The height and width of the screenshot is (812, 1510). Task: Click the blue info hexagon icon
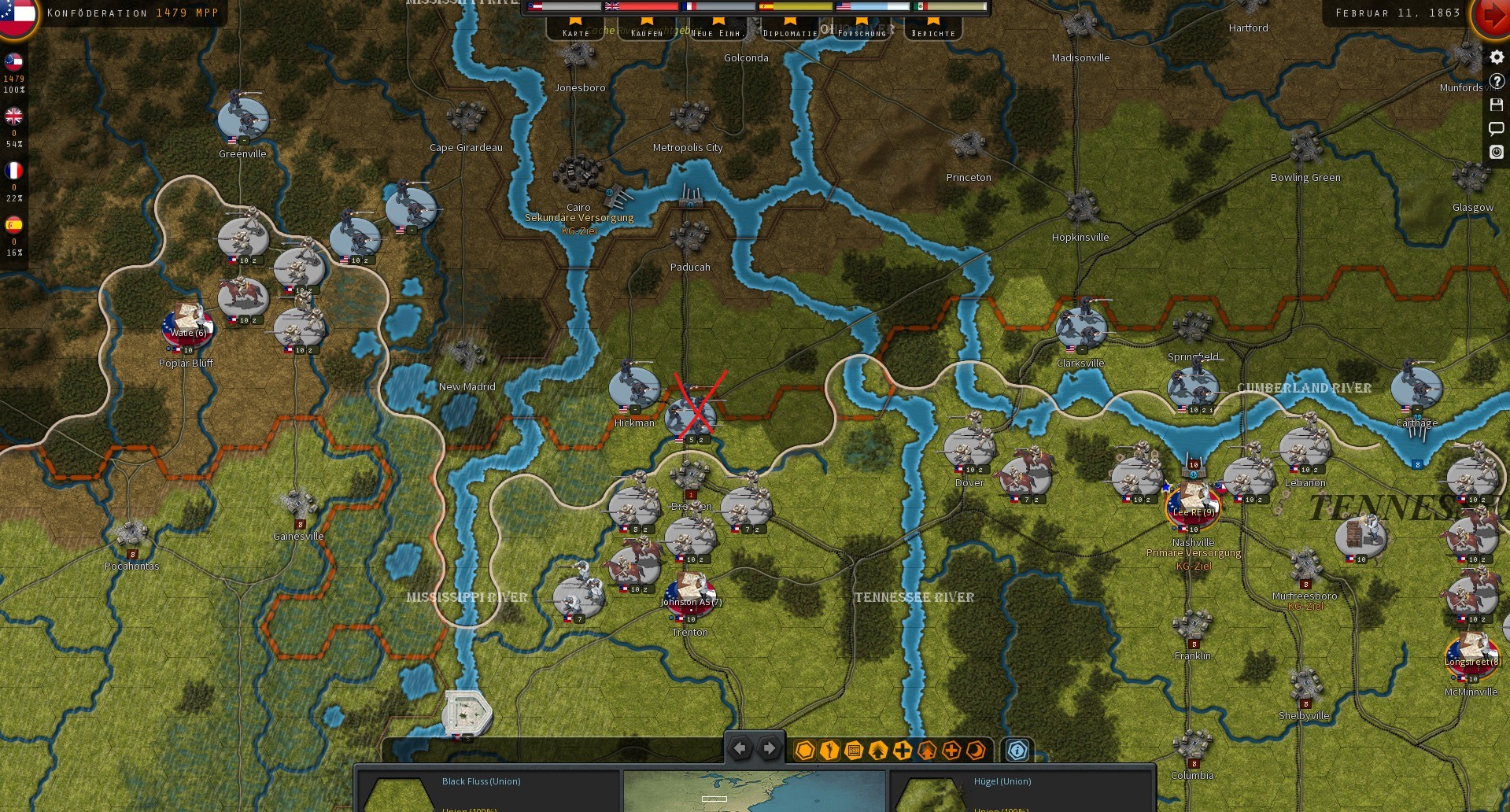point(1018,751)
